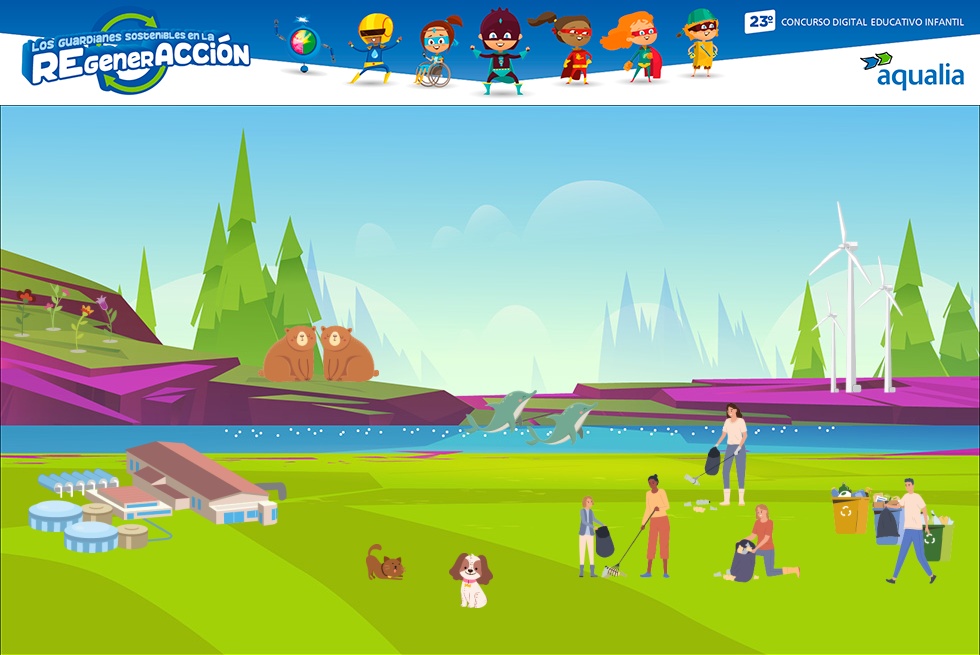Image resolution: width=980 pixels, height=655 pixels.
Task: Click the Guardianes Sostenibles REgenerACCIÓN logo
Action: (x=137, y=55)
